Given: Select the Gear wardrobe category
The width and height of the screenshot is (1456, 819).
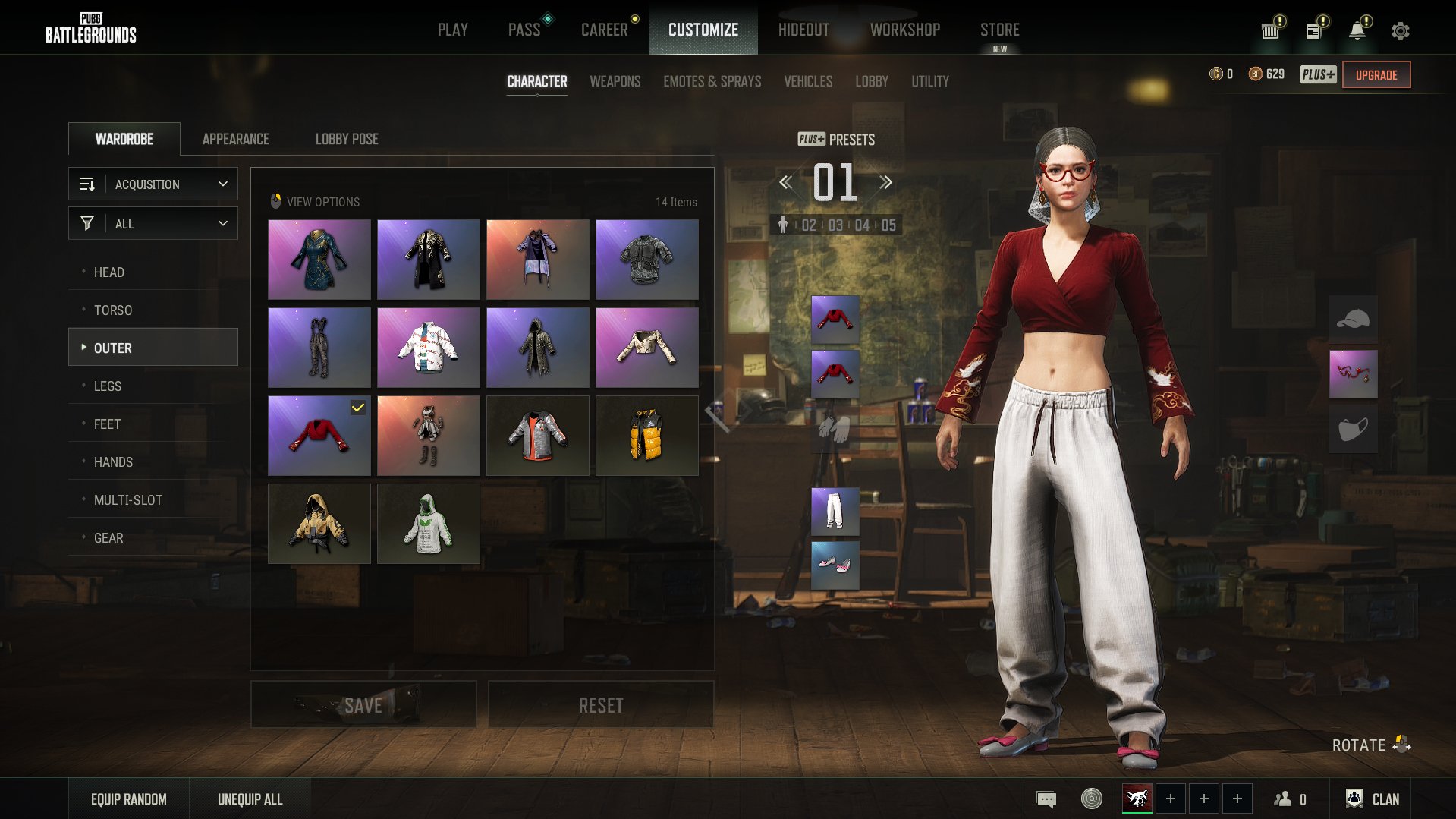Looking at the screenshot, I should pyautogui.click(x=108, y=537).
